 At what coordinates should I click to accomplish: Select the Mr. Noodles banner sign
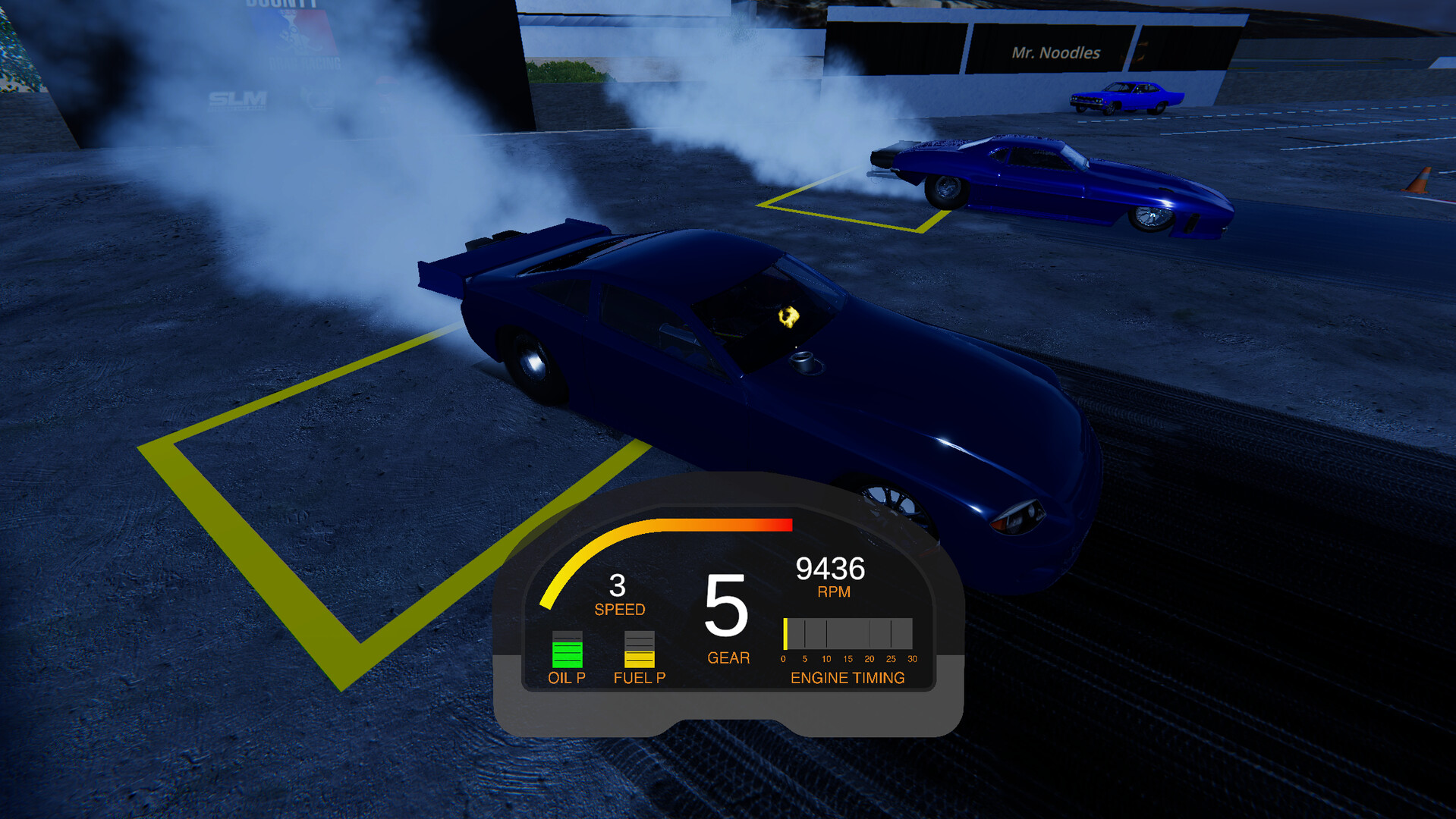point(1055,53)
